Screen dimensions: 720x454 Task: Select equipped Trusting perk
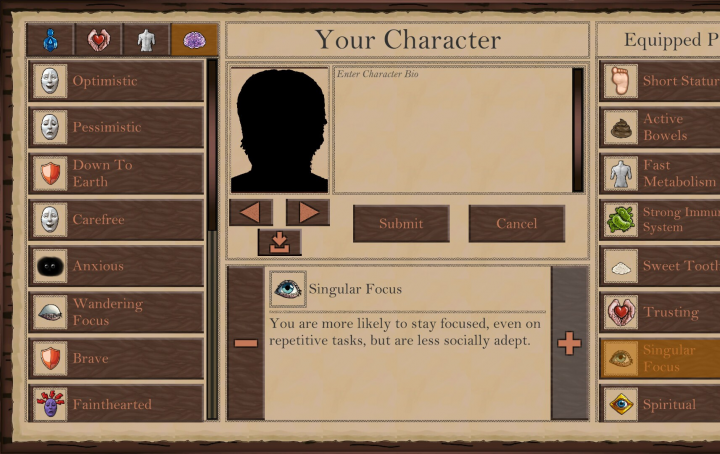pos(660,312)
